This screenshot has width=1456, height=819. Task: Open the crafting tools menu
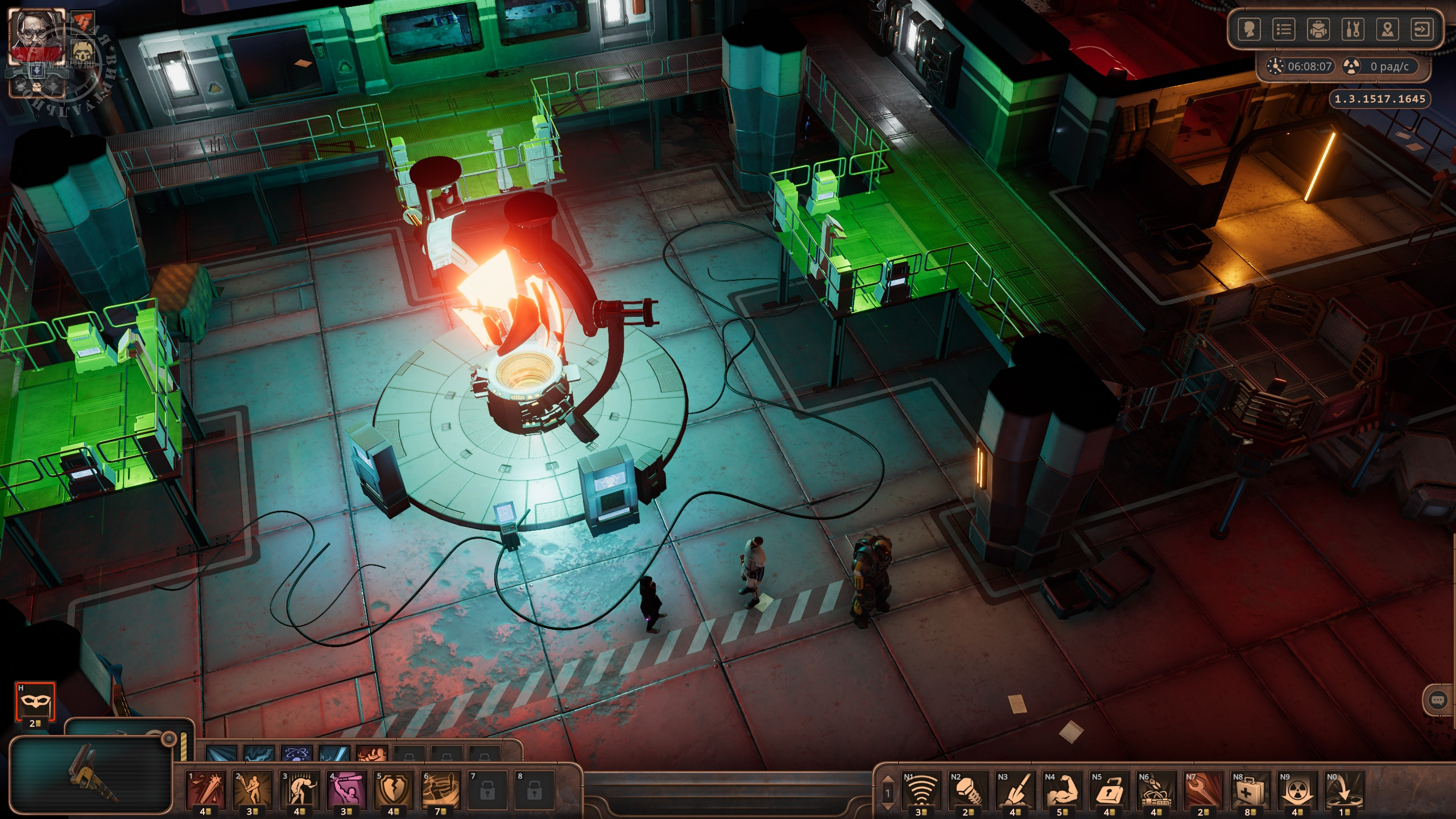[1353, 29]
